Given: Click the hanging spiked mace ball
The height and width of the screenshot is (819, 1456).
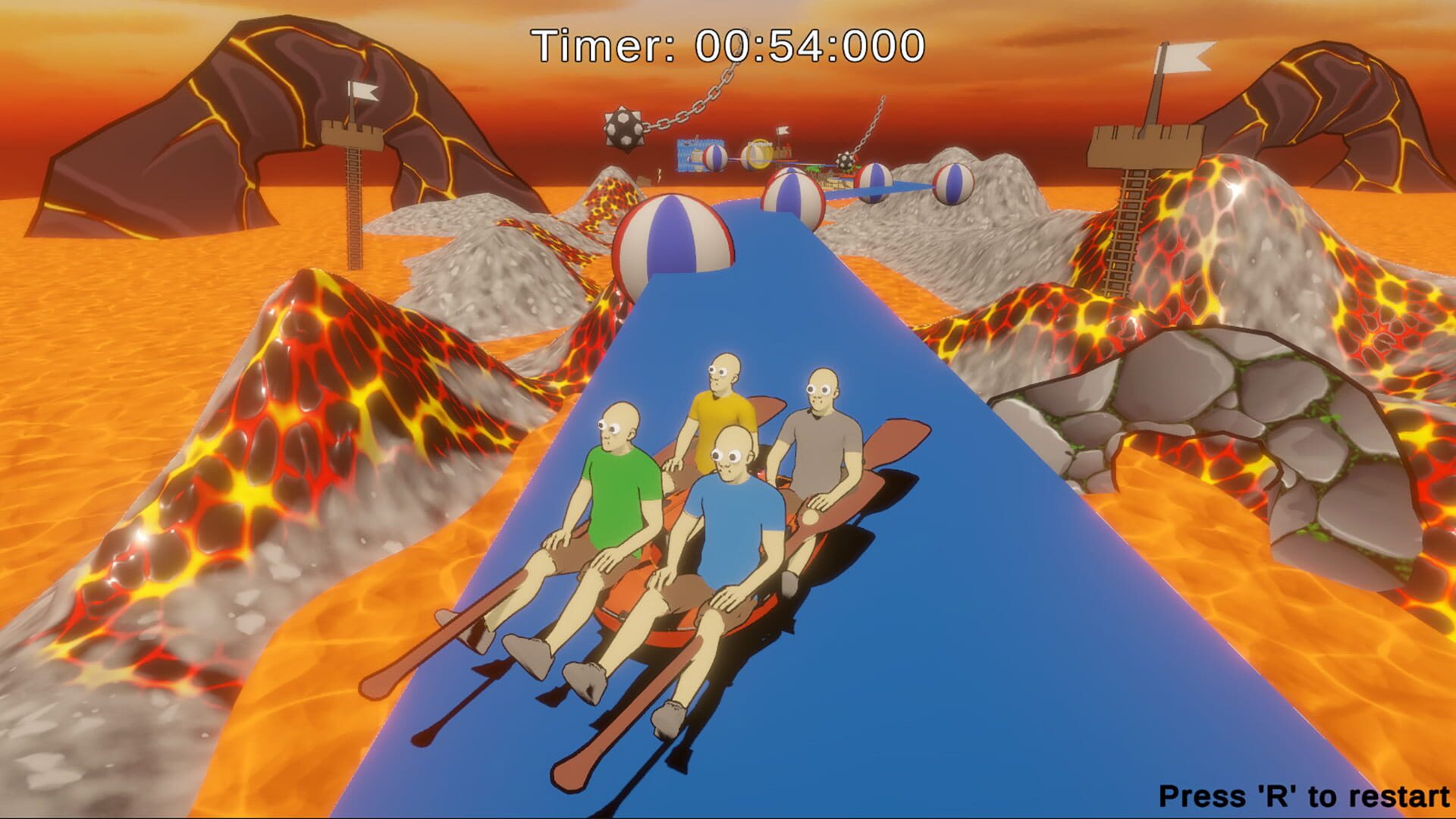Looking at the screenshot, I should coord(623,127).
